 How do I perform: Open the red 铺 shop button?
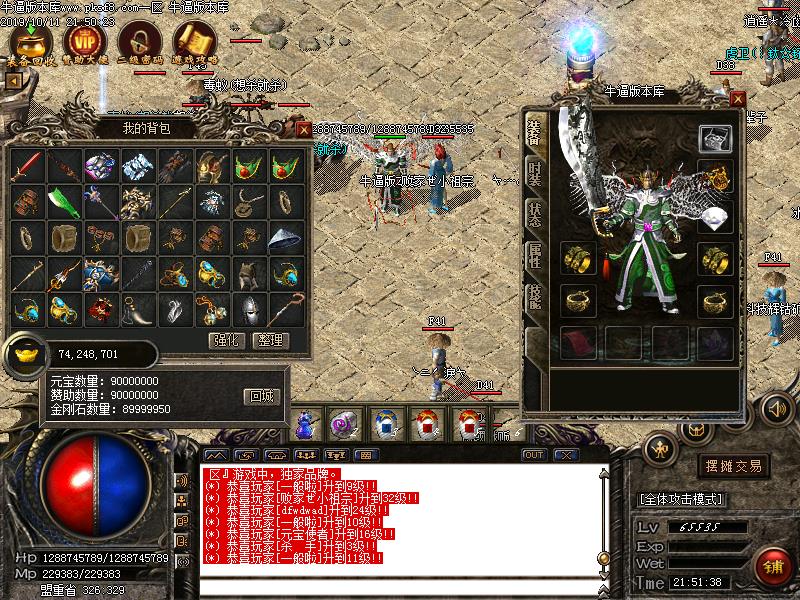coord(772,567)
